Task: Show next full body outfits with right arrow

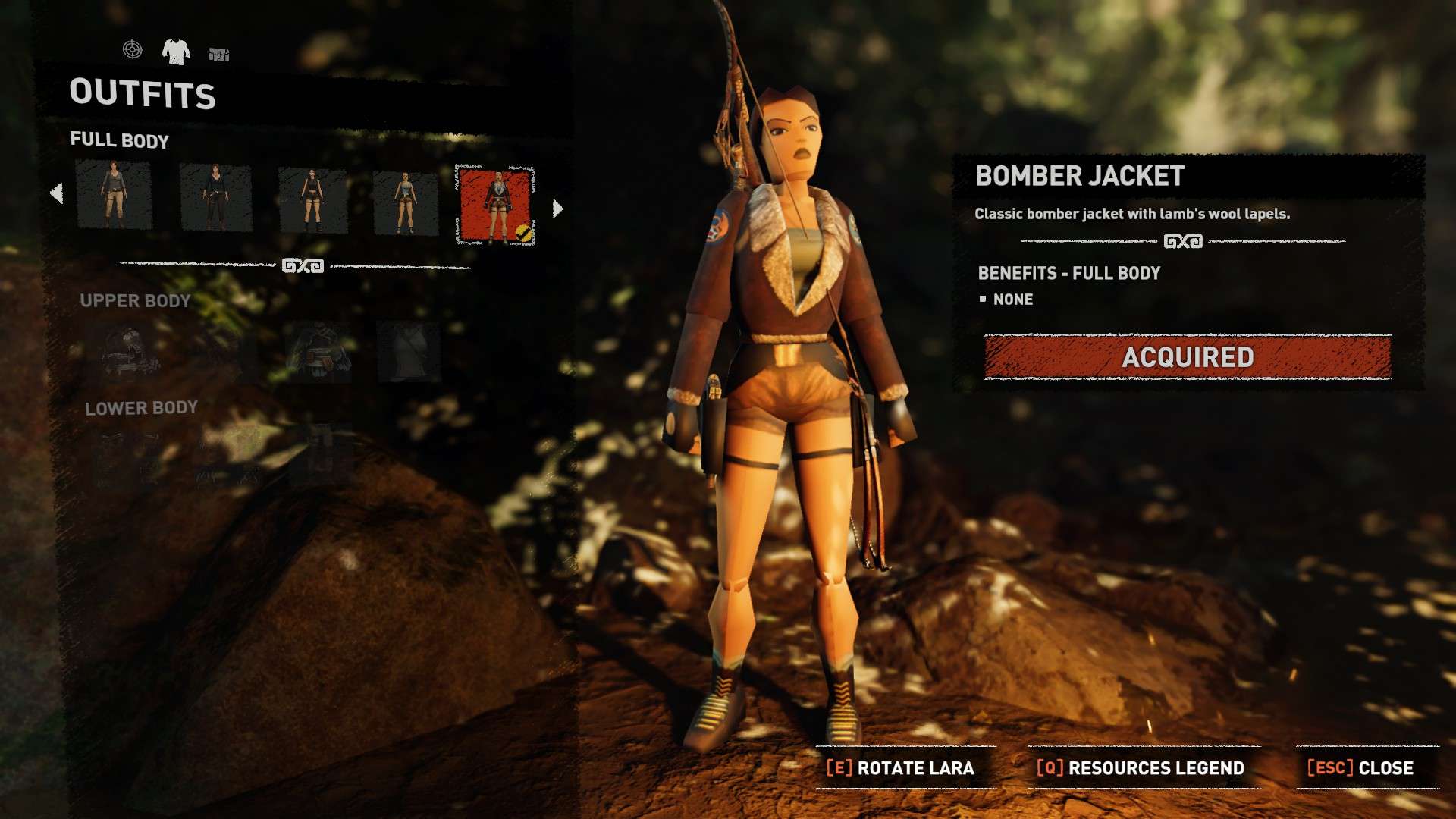Action: point(557,209)
